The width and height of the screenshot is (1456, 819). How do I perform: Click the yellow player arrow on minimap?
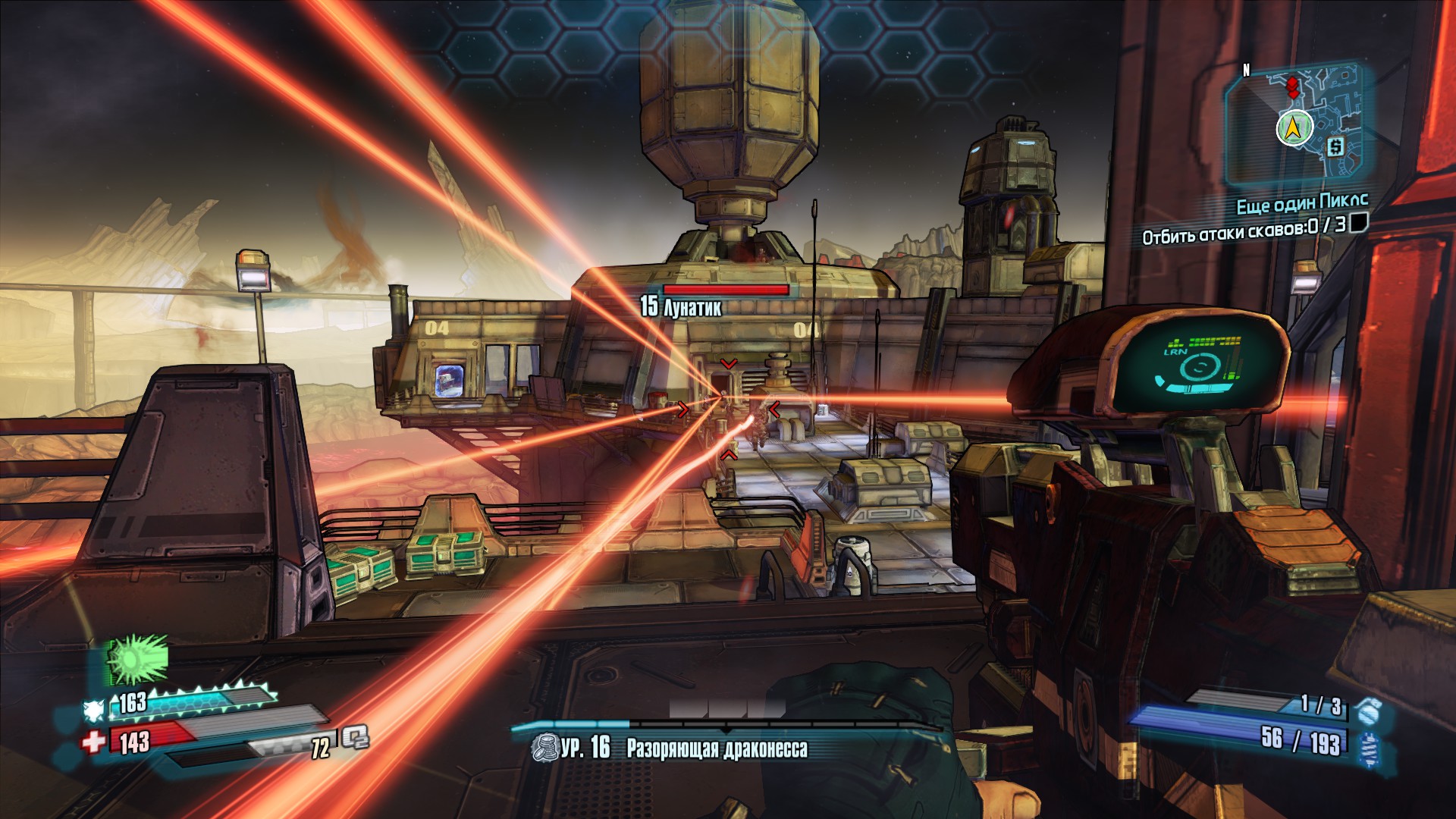tap(1294, 128)
